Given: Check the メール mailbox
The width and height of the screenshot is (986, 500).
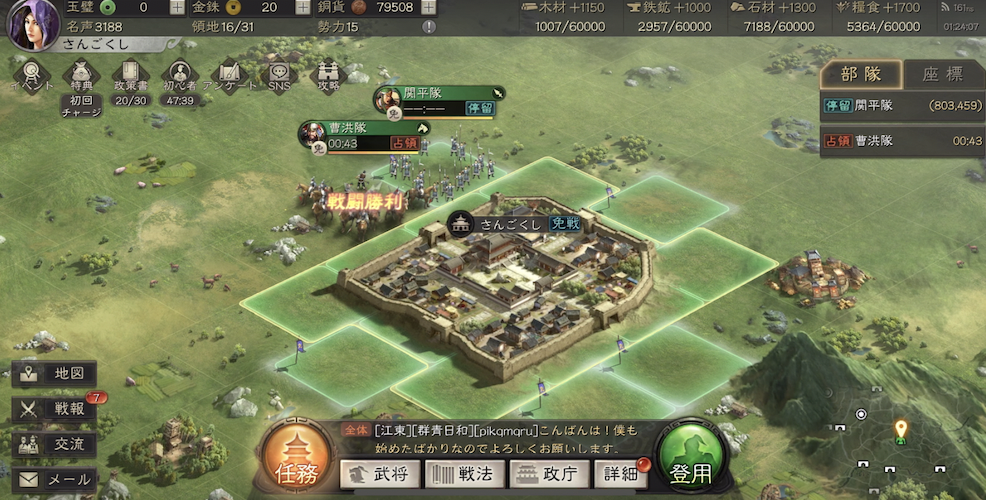Looking at the screenshot, I should click(x=55, y=480).
